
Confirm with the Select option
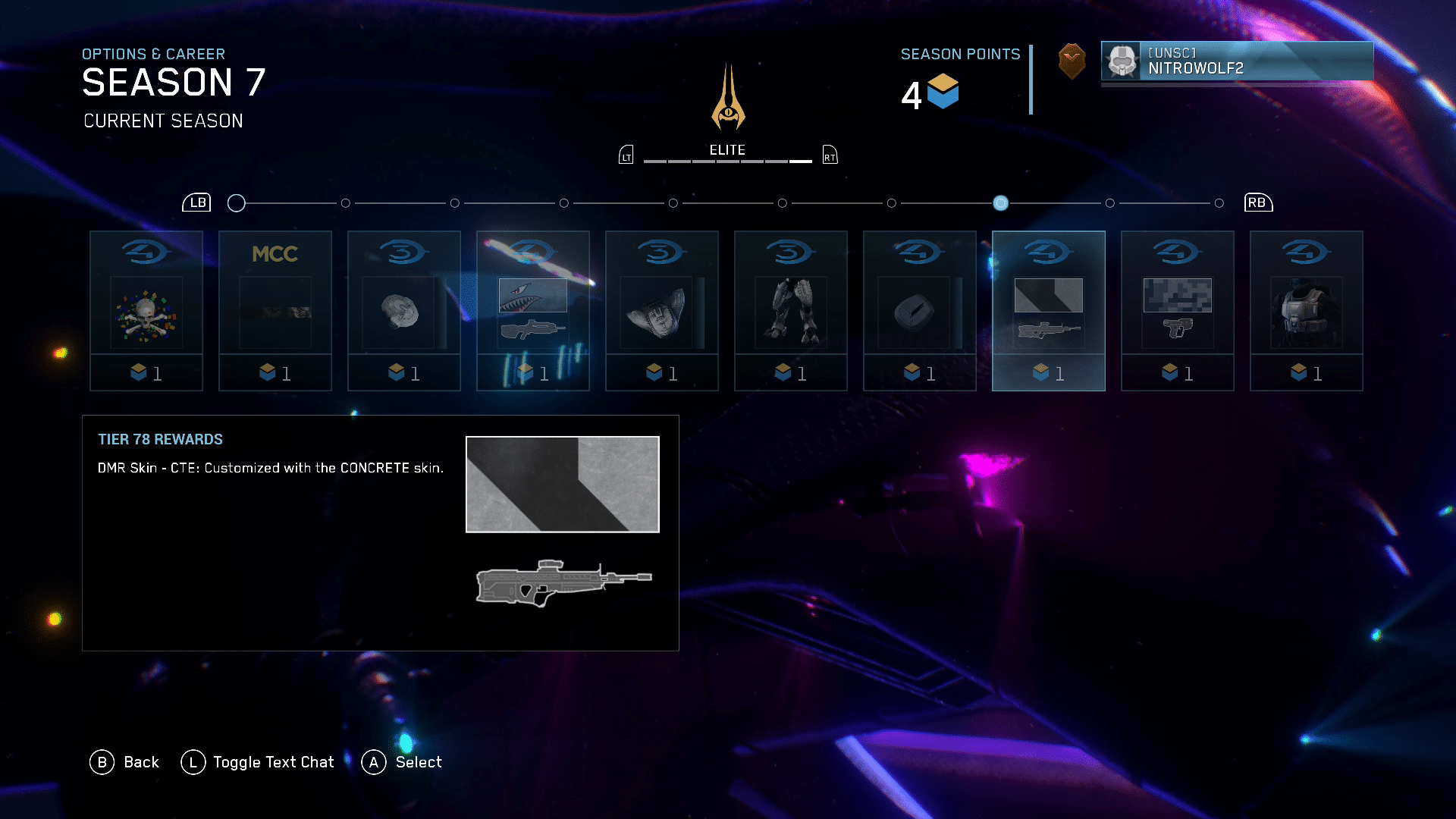tap(402, 762)
